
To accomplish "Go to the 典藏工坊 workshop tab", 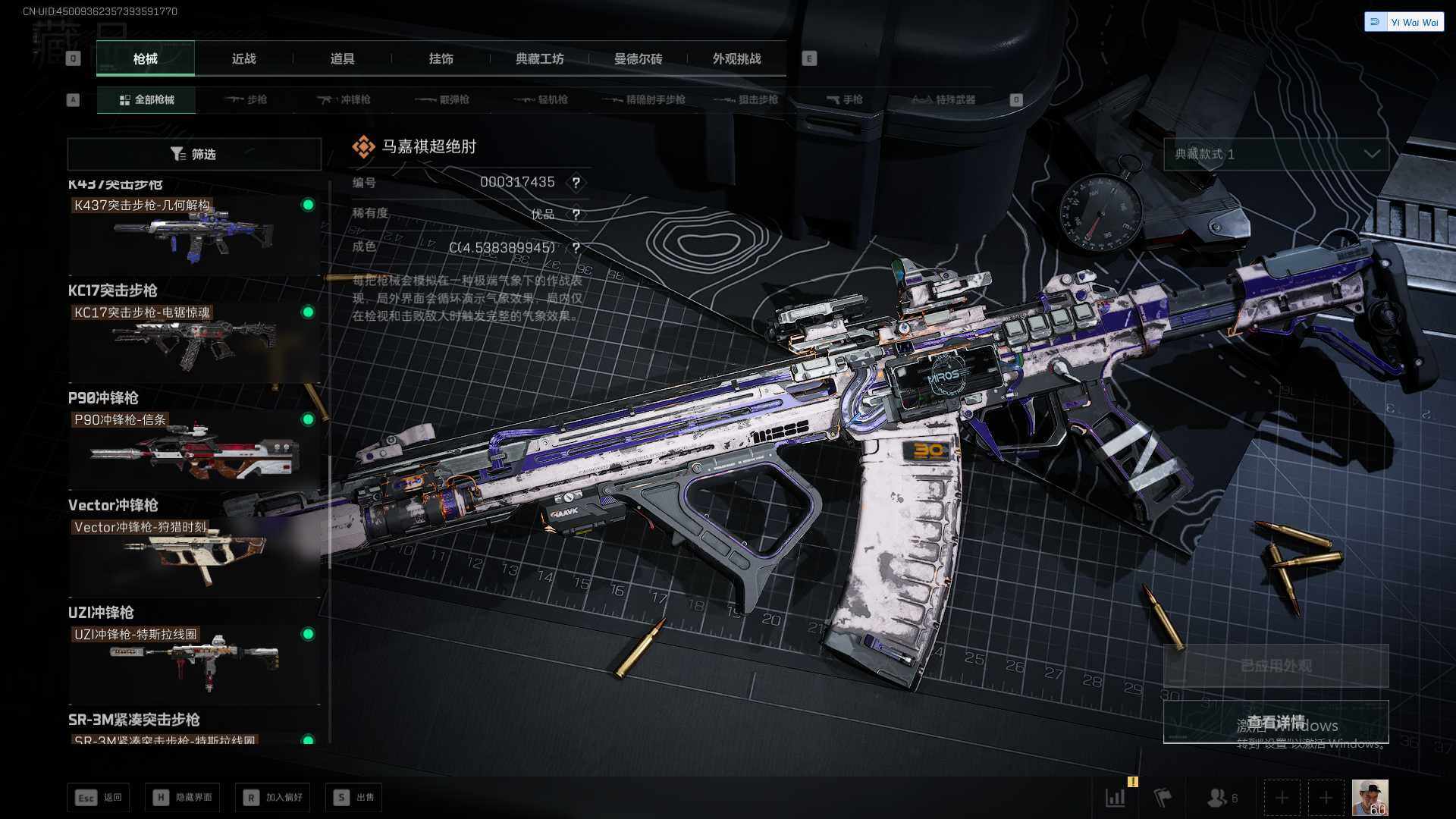I will [x=539, y=58].
